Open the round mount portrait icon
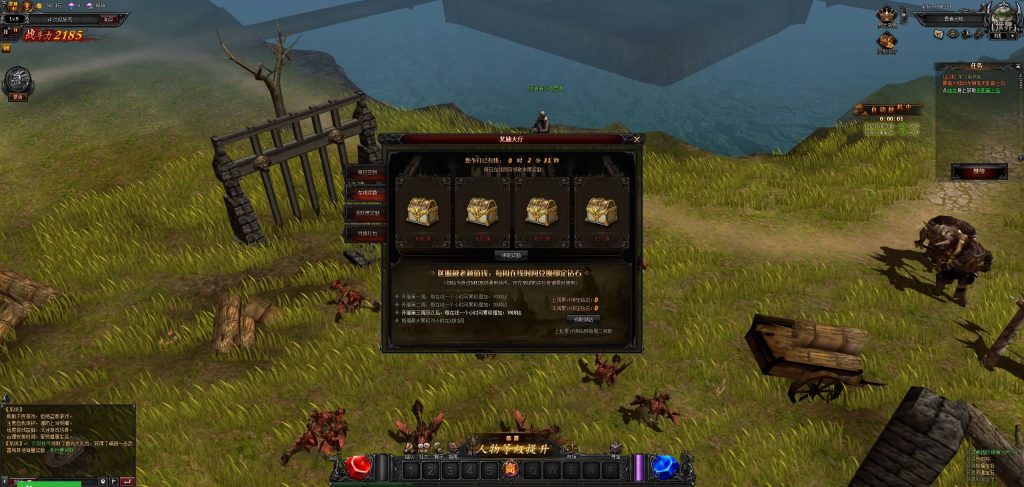The width and height of the screenshot is (1024, 487). coord(17,81)
